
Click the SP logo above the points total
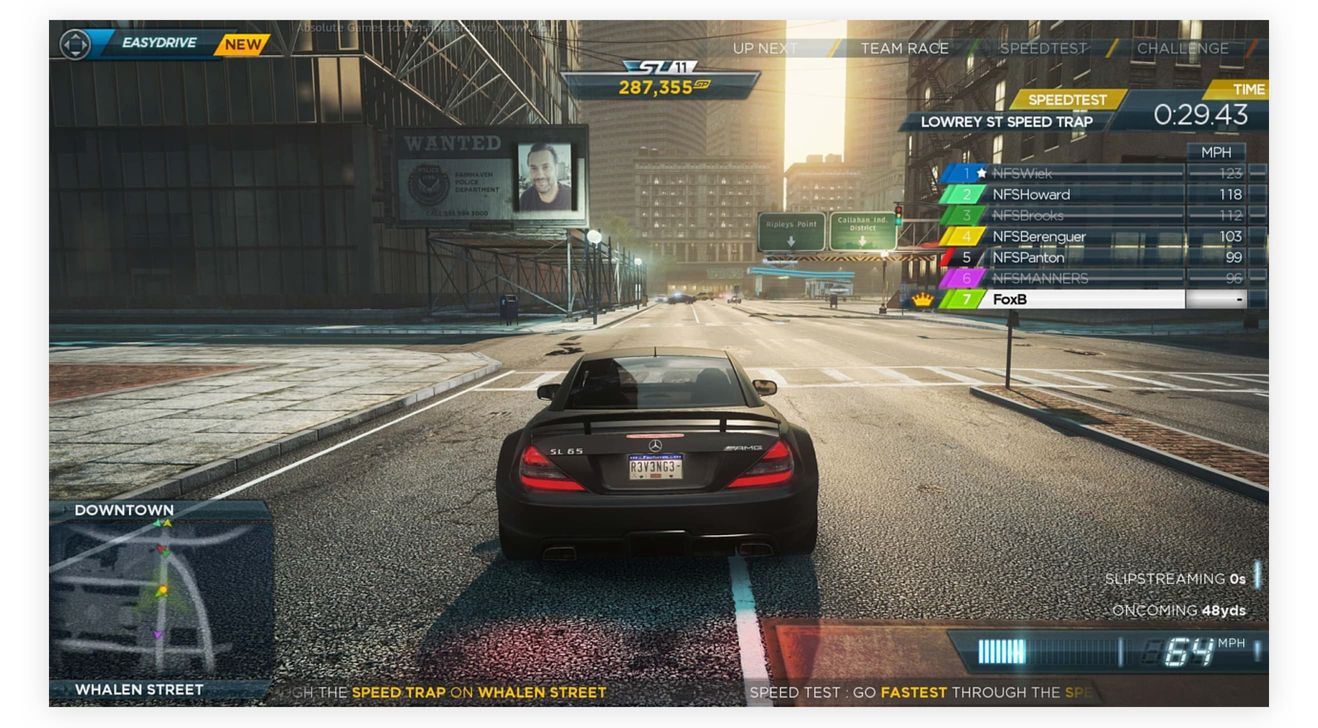click(657, 65)
